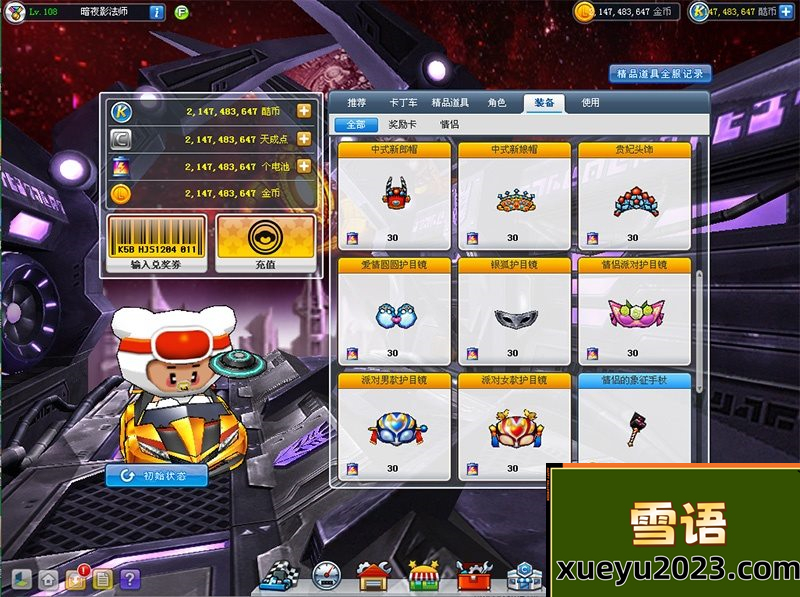
Task: Show the 情侣 sub-category items
Action: [449, 125]
